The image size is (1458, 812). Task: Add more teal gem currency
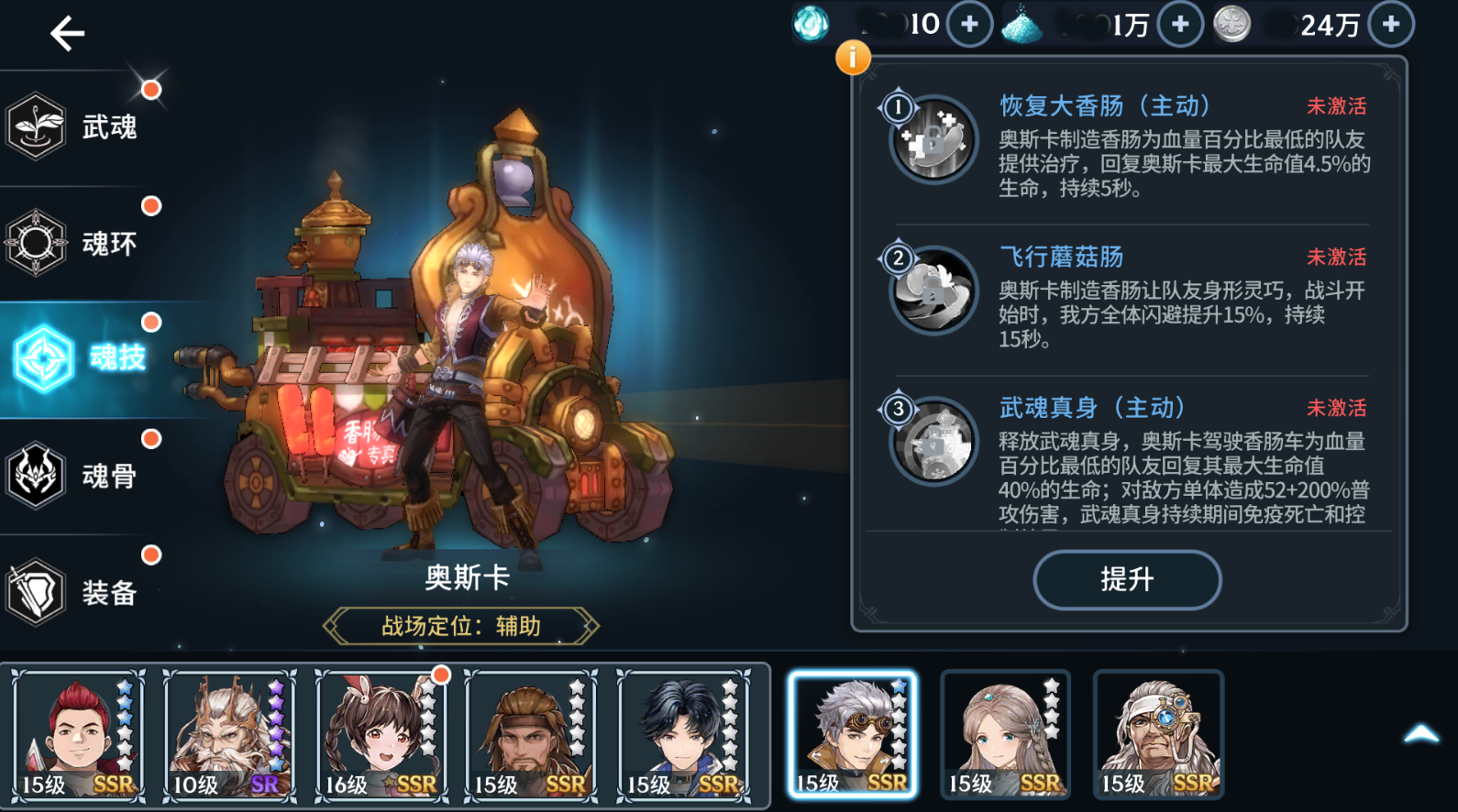click(x=969, y=25)
